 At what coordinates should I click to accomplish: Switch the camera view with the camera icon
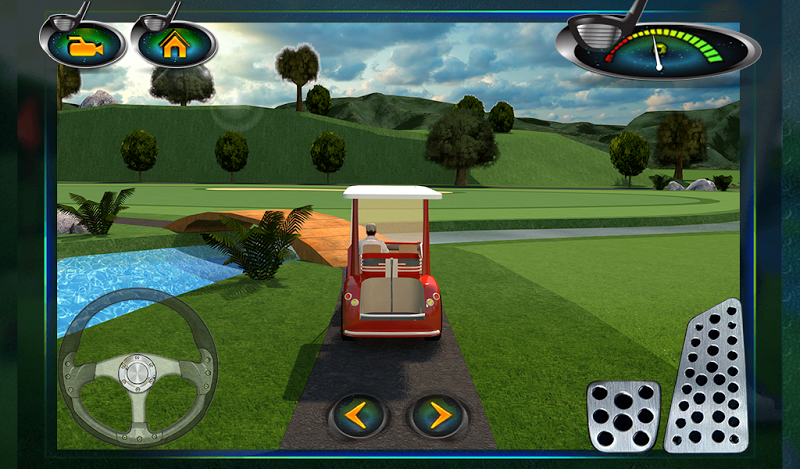pyautogui.click(x=81, y=45)
